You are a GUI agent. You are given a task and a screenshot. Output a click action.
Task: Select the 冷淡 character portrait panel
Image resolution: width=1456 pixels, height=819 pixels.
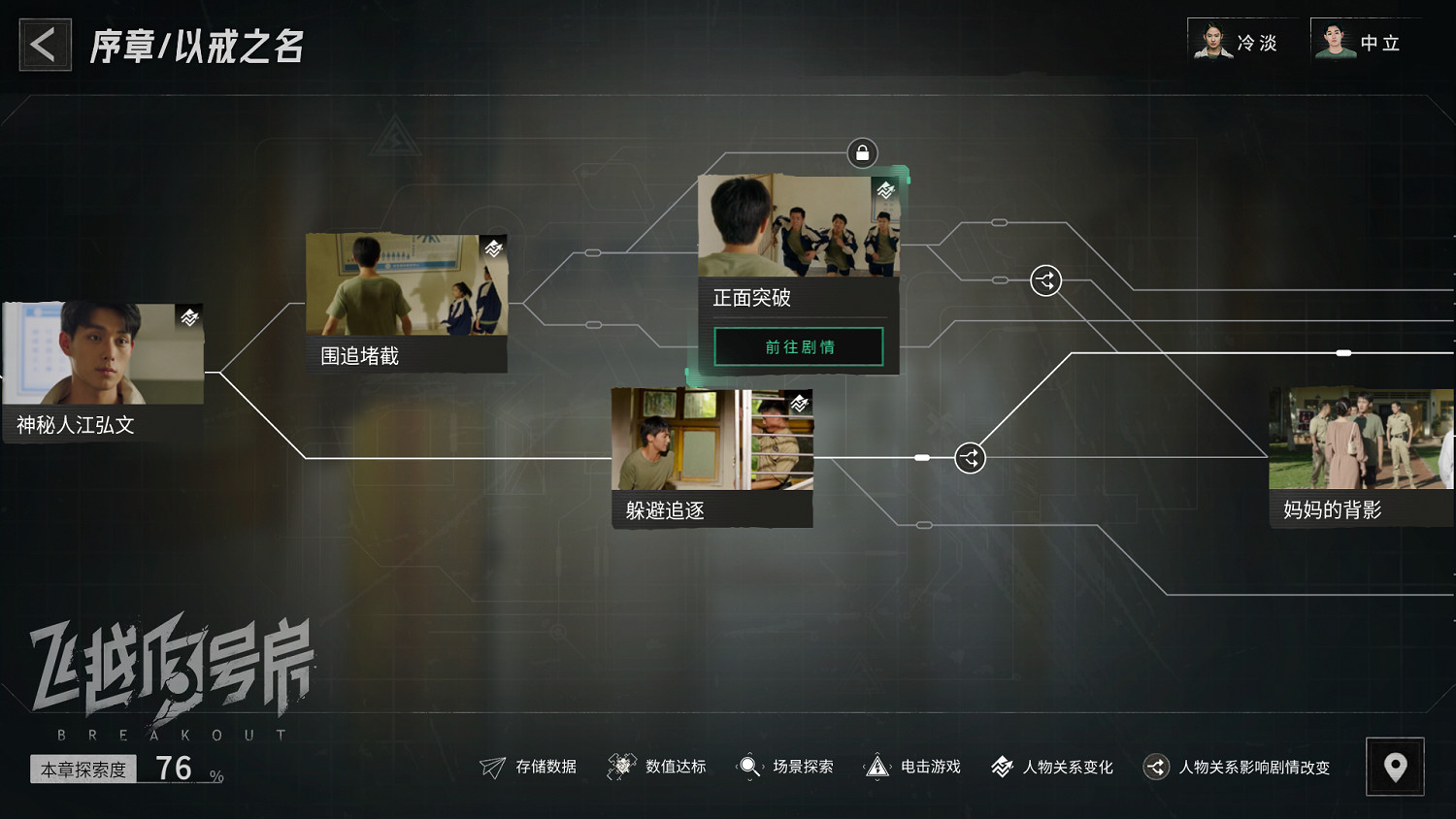1242,43
